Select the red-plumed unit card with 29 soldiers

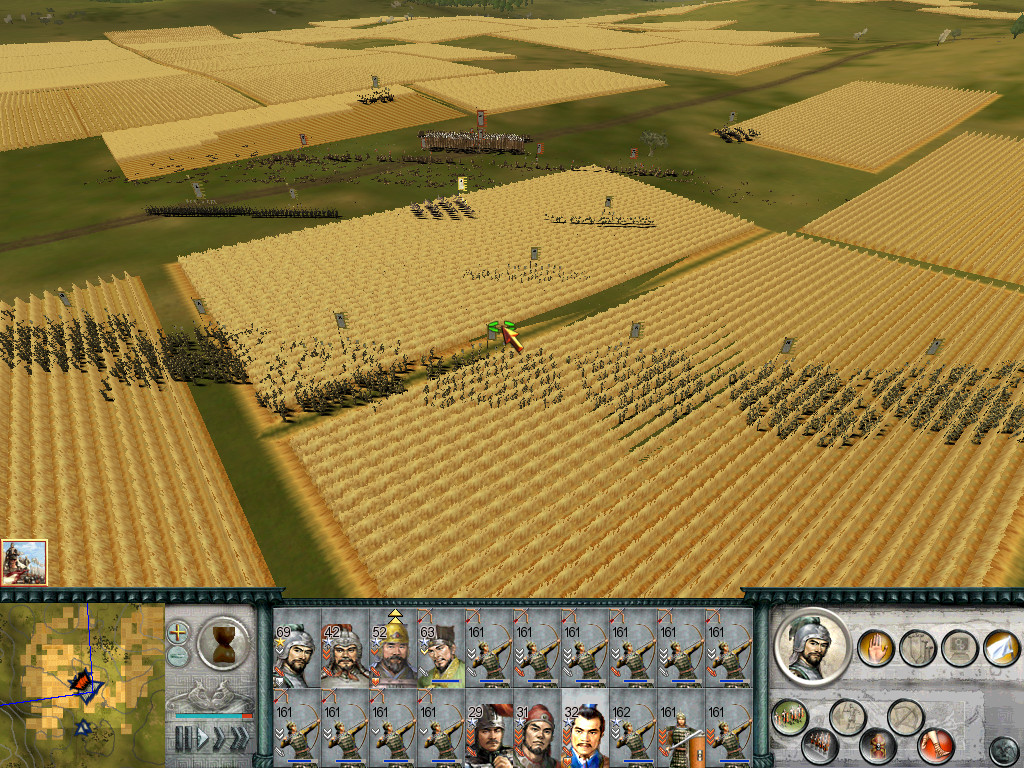point(488,729)
